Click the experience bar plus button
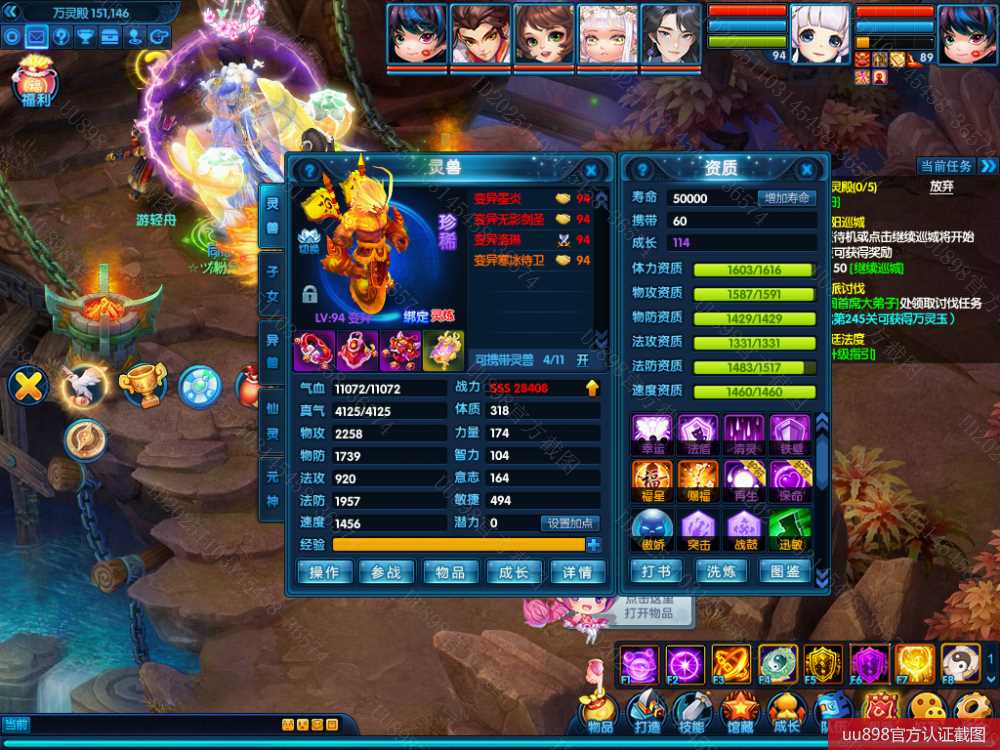 click(x=594, y=545)
